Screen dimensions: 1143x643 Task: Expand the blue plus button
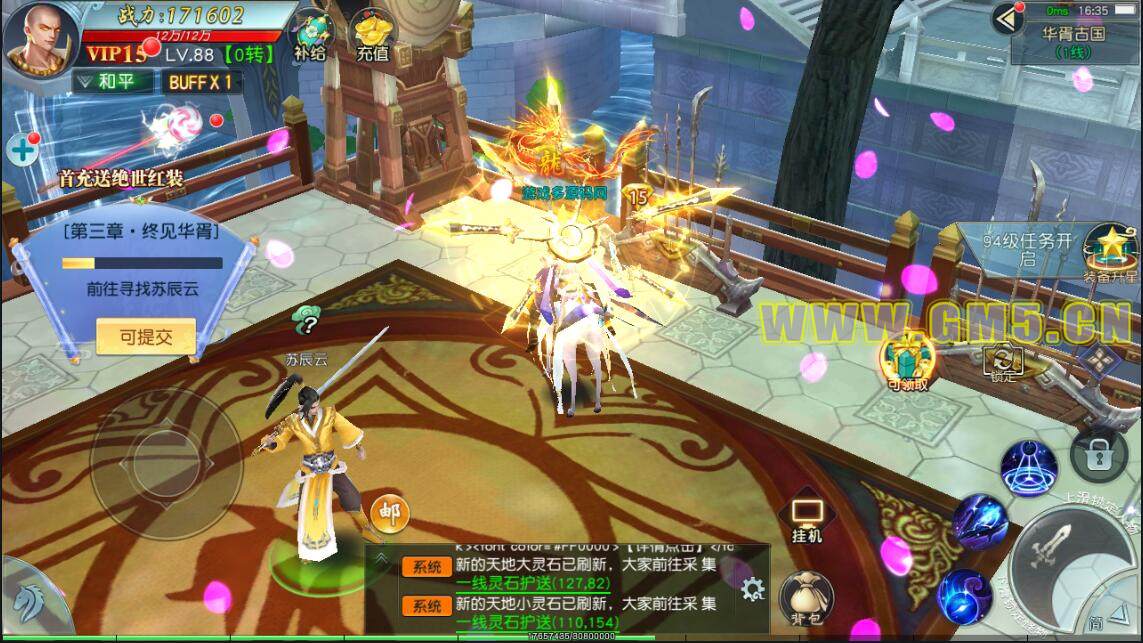pyautogui.click(x=21, y=151)
